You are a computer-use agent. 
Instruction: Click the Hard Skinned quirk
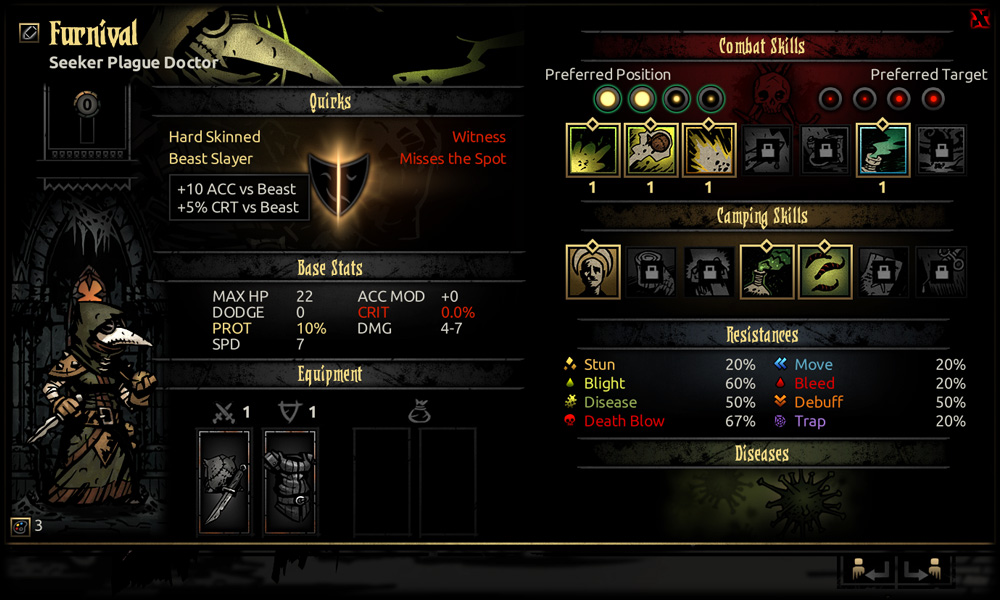tap(214, 137)
